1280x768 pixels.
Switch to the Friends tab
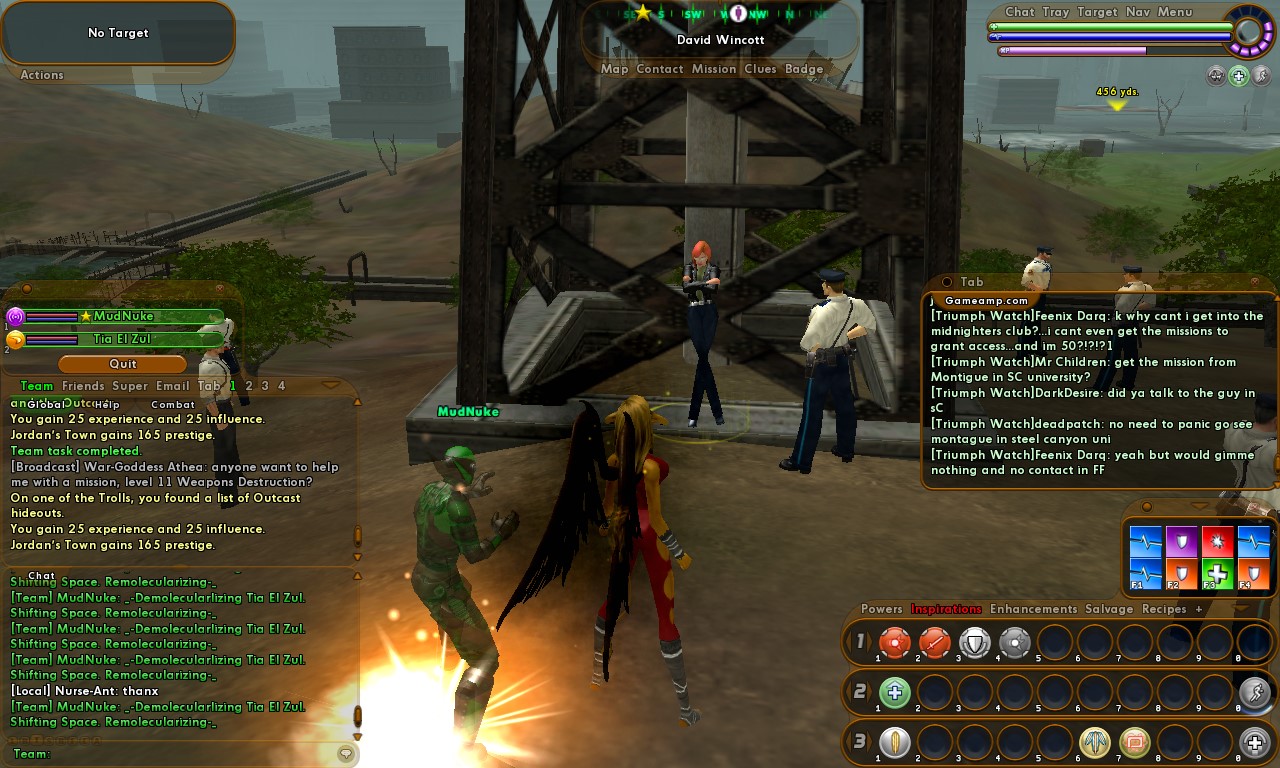tap(83, 386)
